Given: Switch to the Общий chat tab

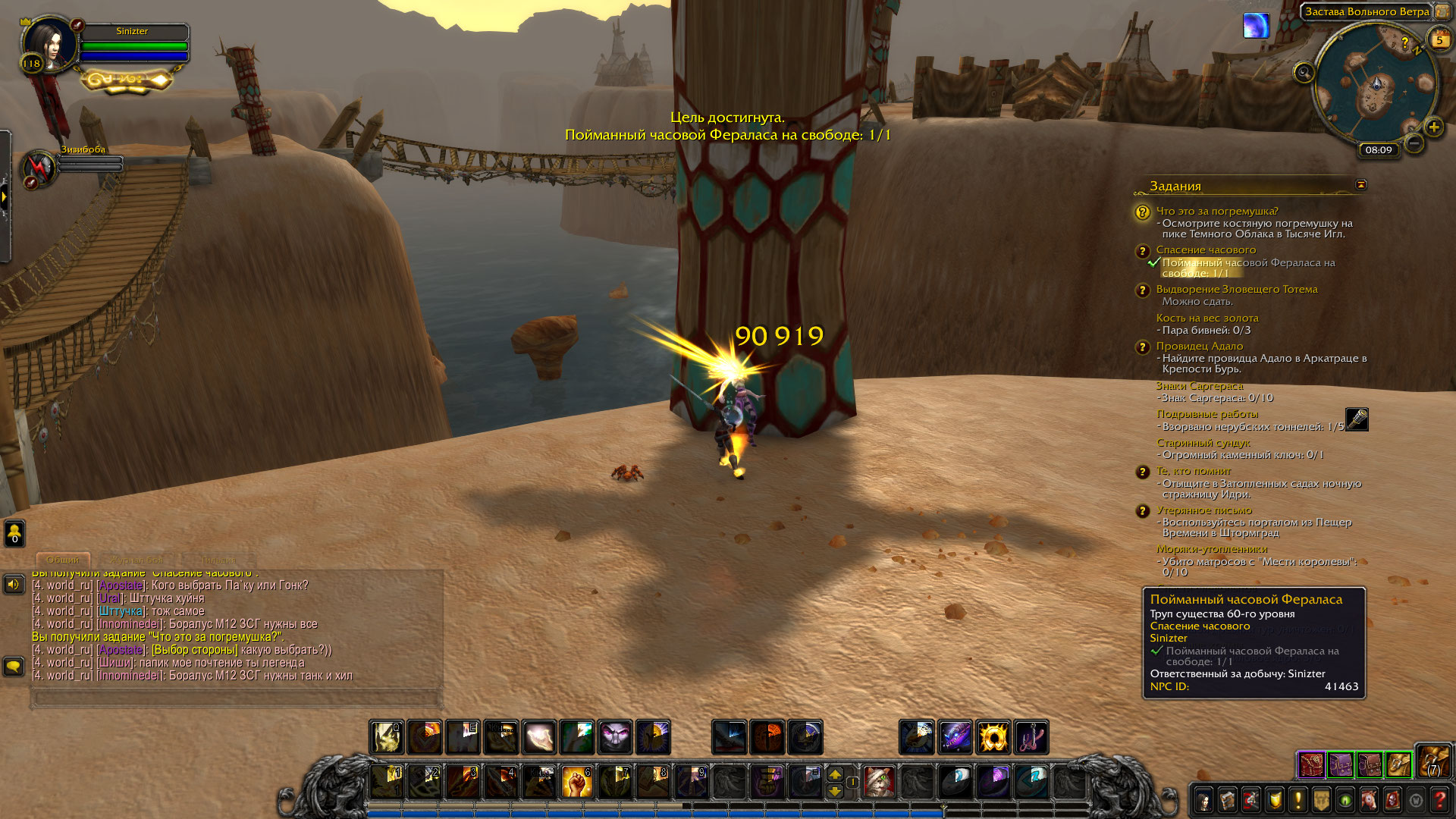Looking at the screenshot, I should (63, 560).
